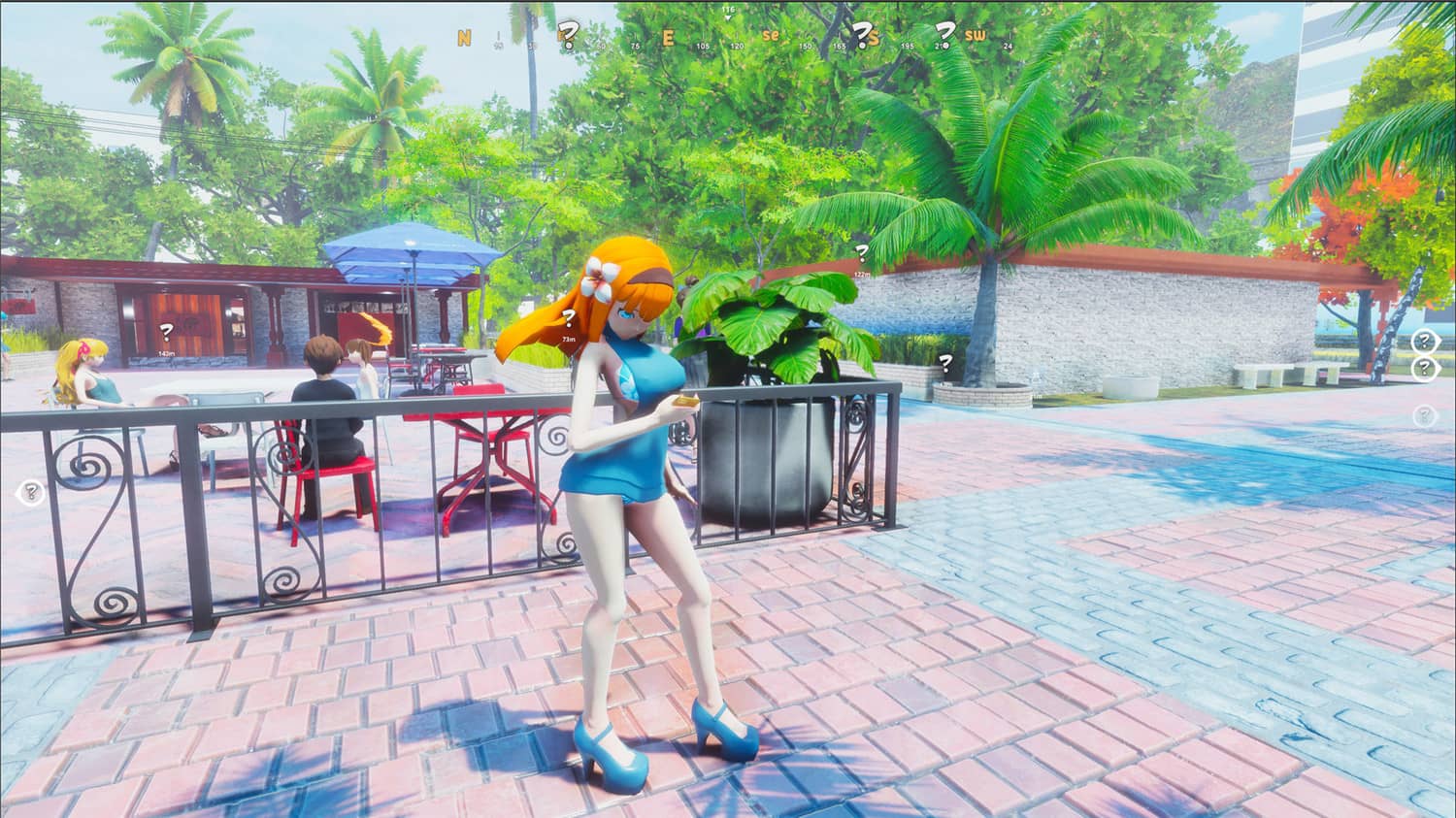
Task: Click the N label on the compass bar
Action: pos(464,35)
